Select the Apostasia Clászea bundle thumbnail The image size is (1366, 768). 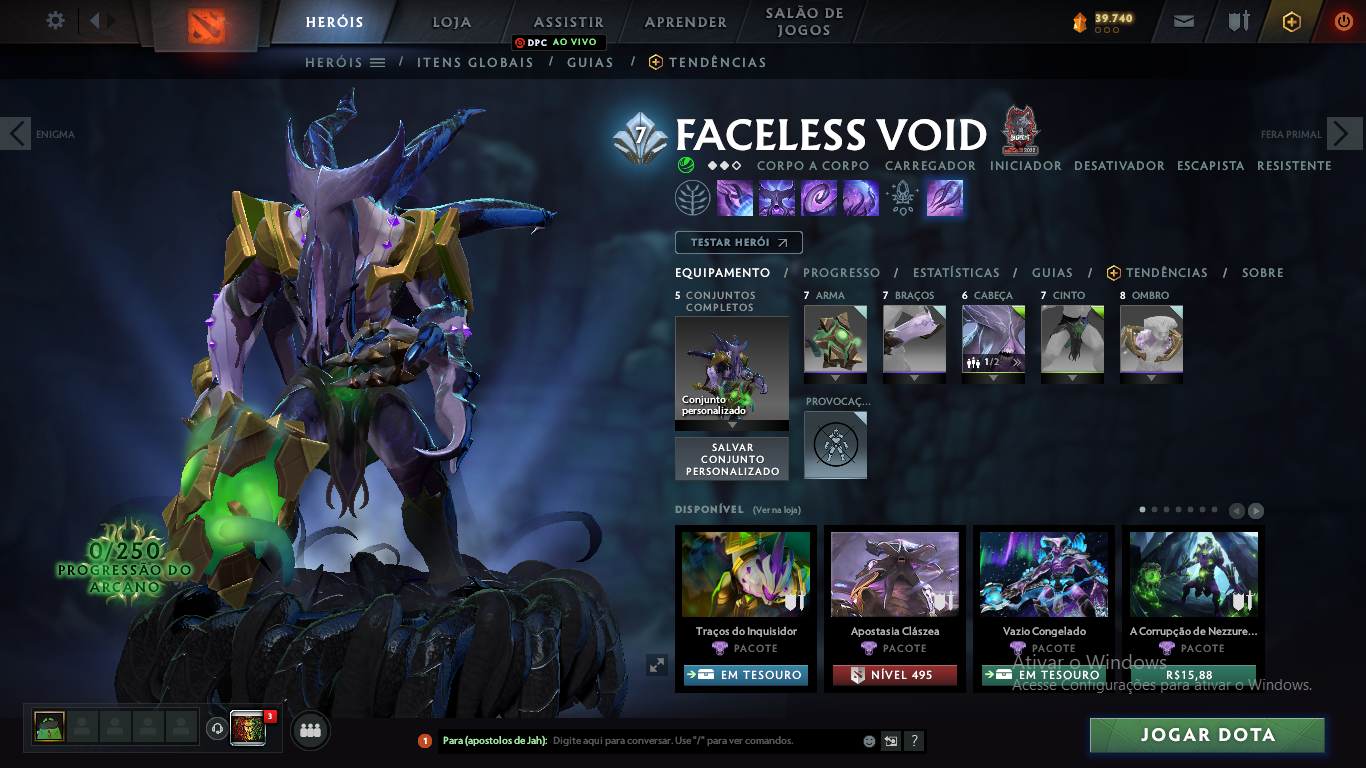click(893, 573)
